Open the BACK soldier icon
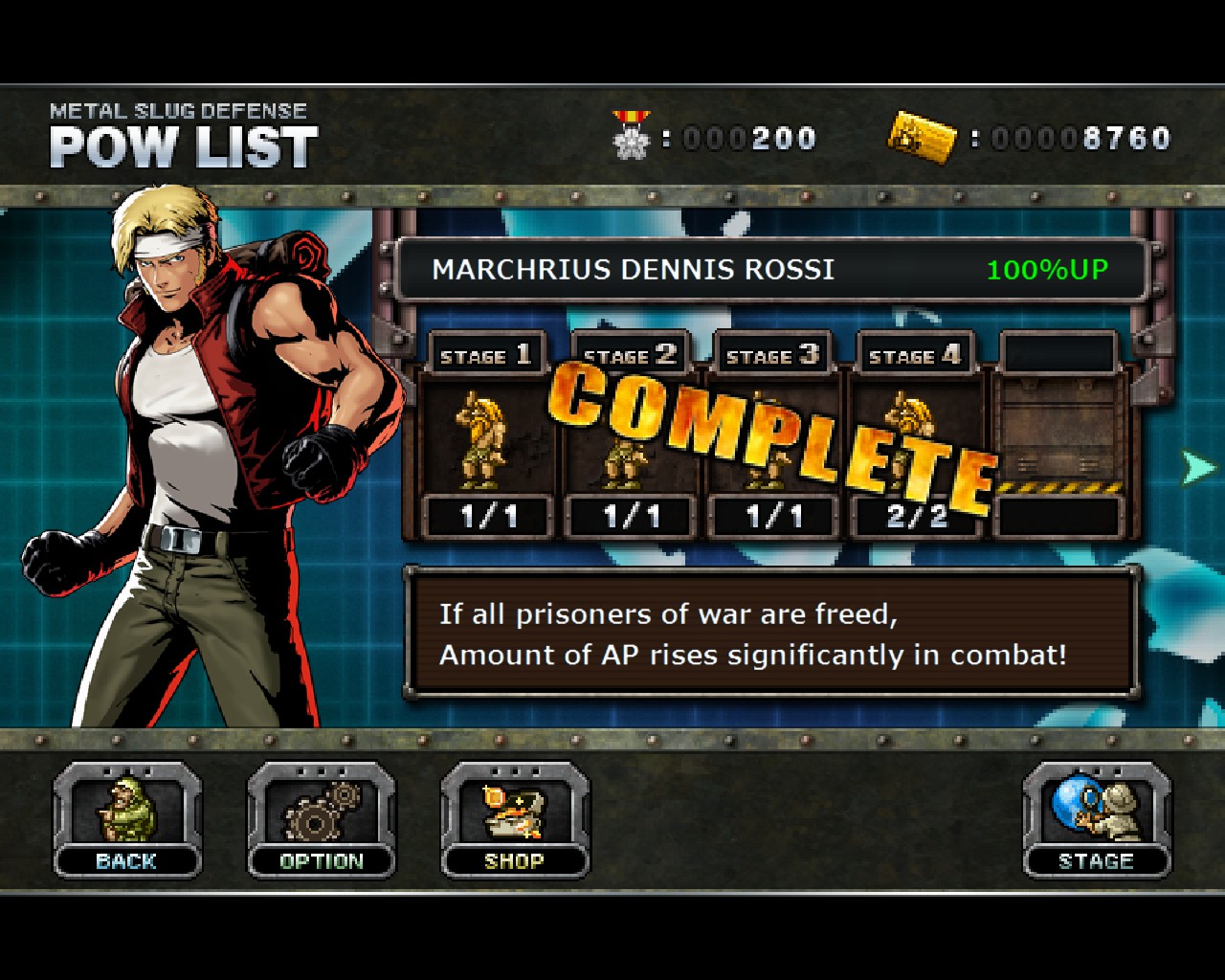 125,809
